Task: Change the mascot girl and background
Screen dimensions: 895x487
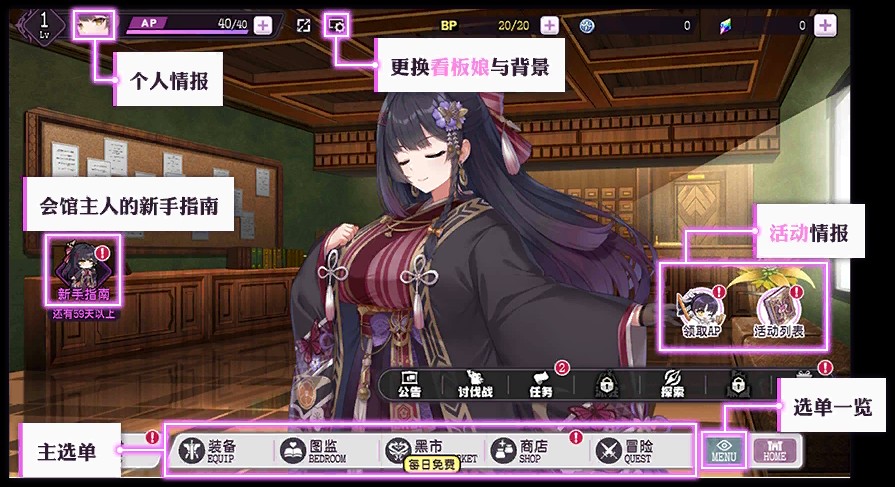Action: pyautogui.click(x=336, y=25)
